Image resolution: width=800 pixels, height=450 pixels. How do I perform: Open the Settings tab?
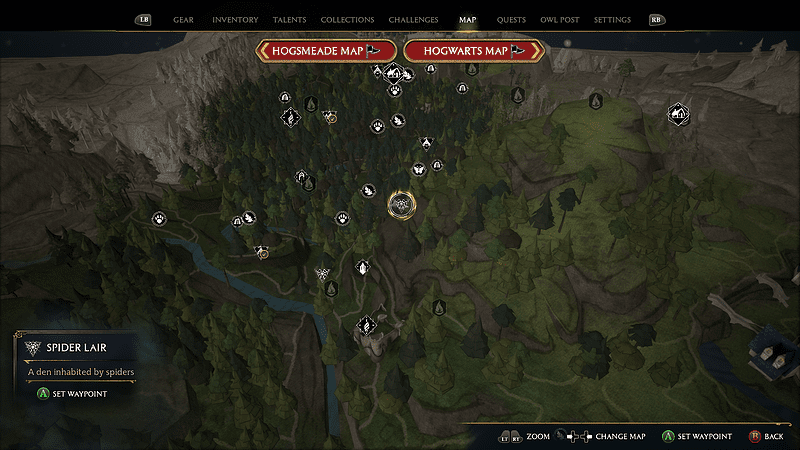pyautogui.click(x=612, y=20)
